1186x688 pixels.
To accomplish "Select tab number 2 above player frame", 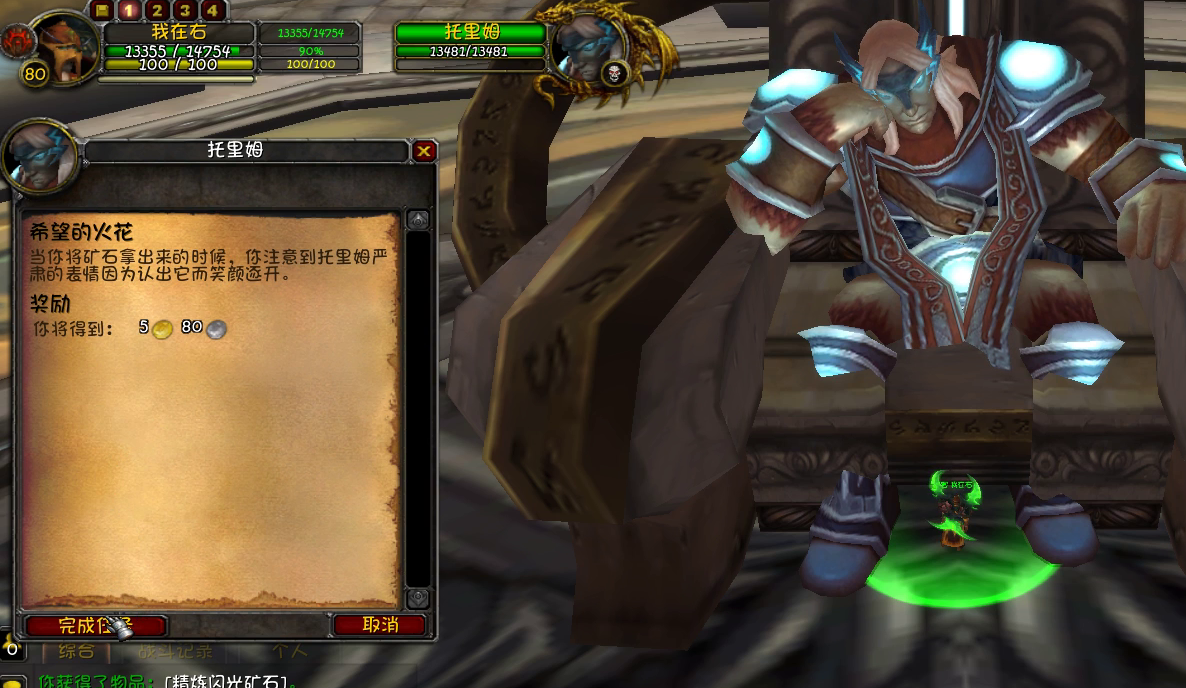I will [x=157, y=11].
